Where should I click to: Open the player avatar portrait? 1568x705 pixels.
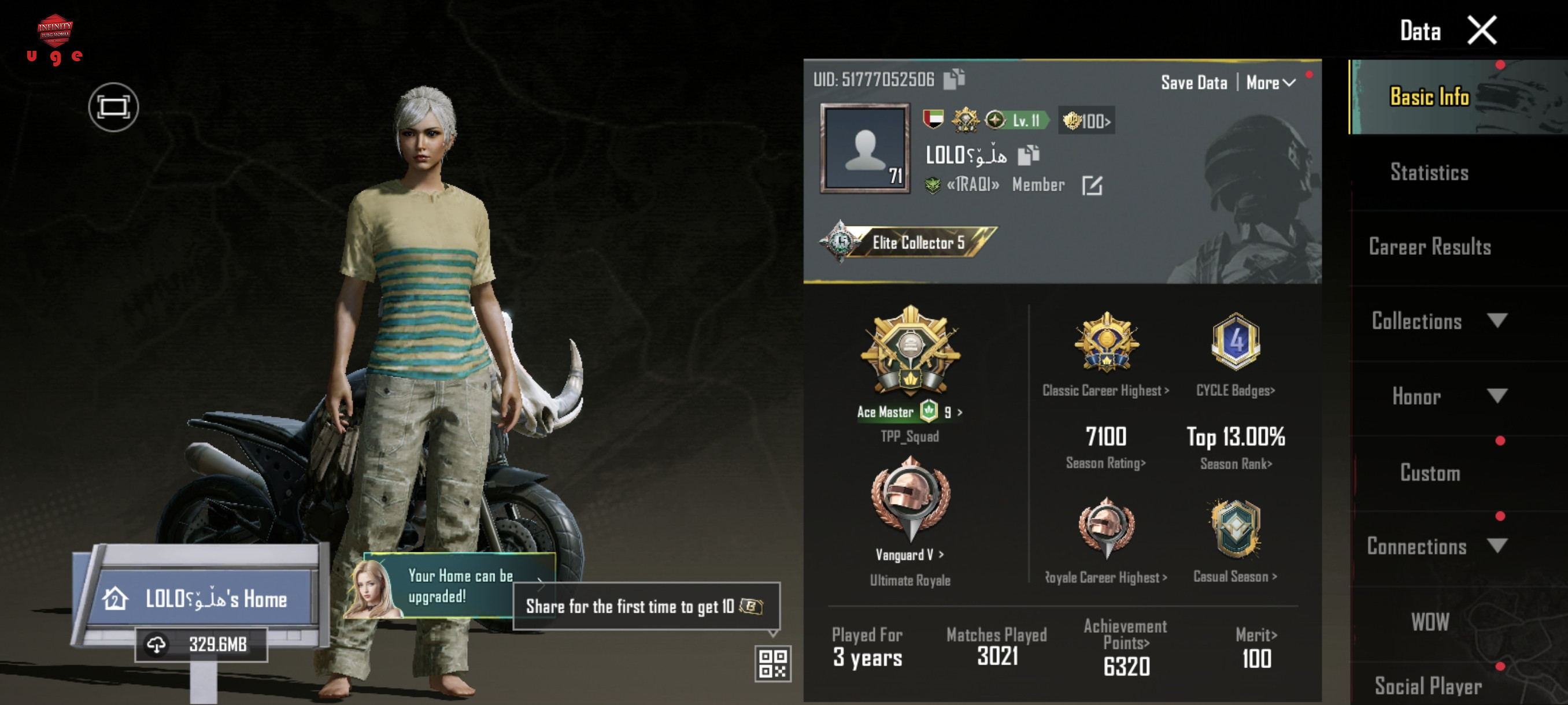864,149
